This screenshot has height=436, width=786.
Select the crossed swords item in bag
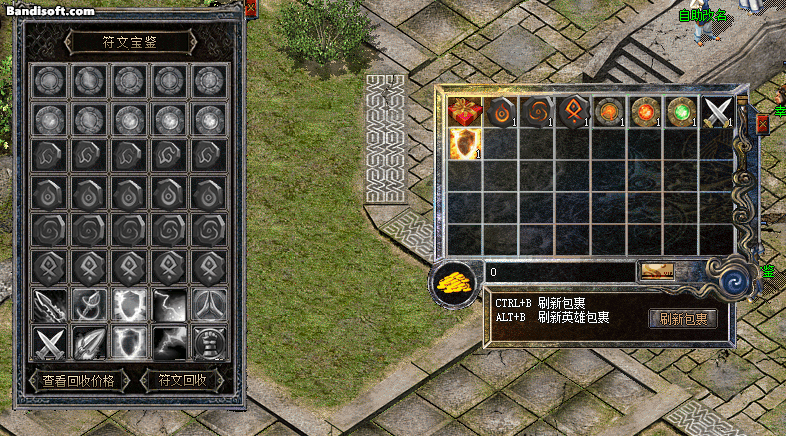[x=718, y=112]
